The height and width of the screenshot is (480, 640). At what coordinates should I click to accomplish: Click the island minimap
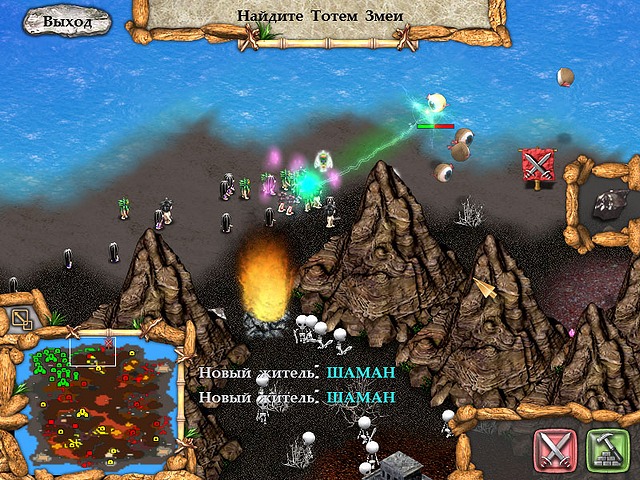(100, 400)
